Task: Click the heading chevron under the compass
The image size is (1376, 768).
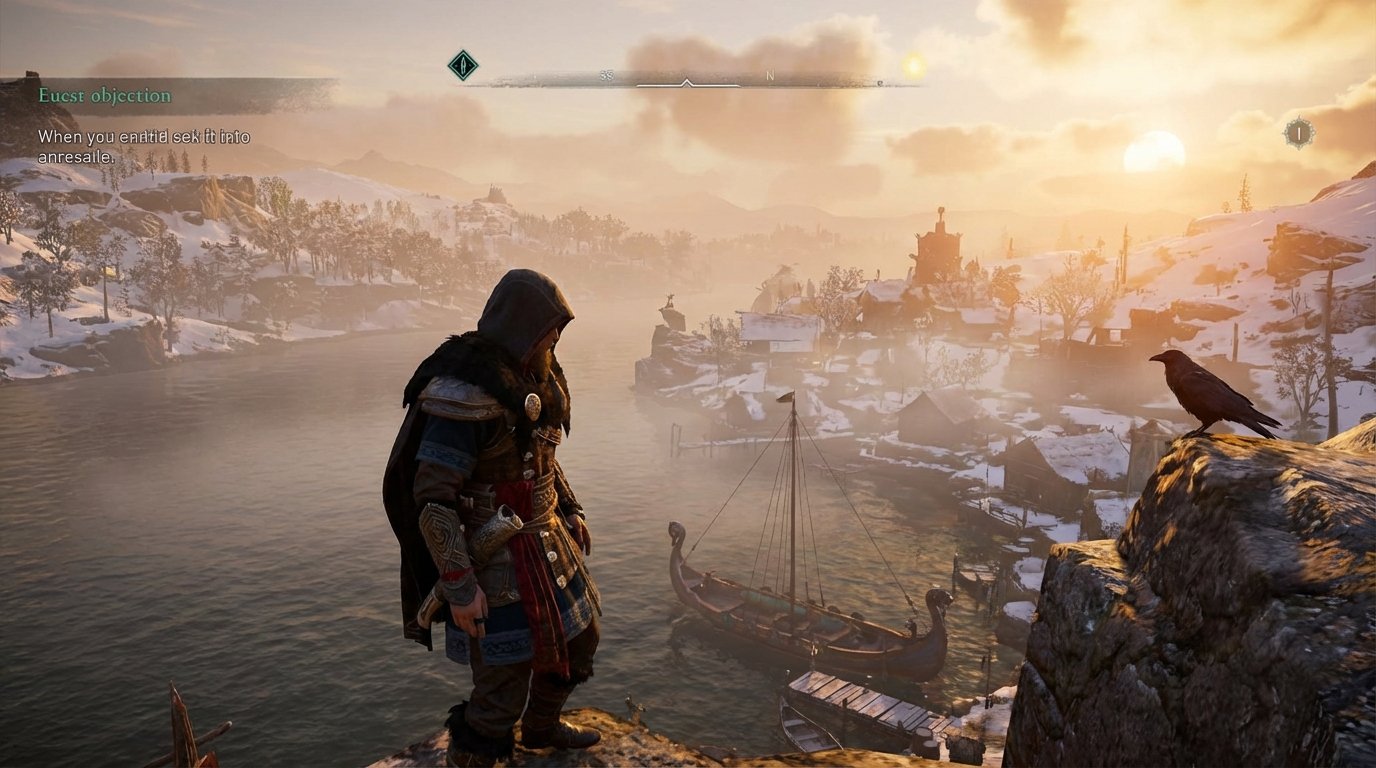Action: pos(688,83)
